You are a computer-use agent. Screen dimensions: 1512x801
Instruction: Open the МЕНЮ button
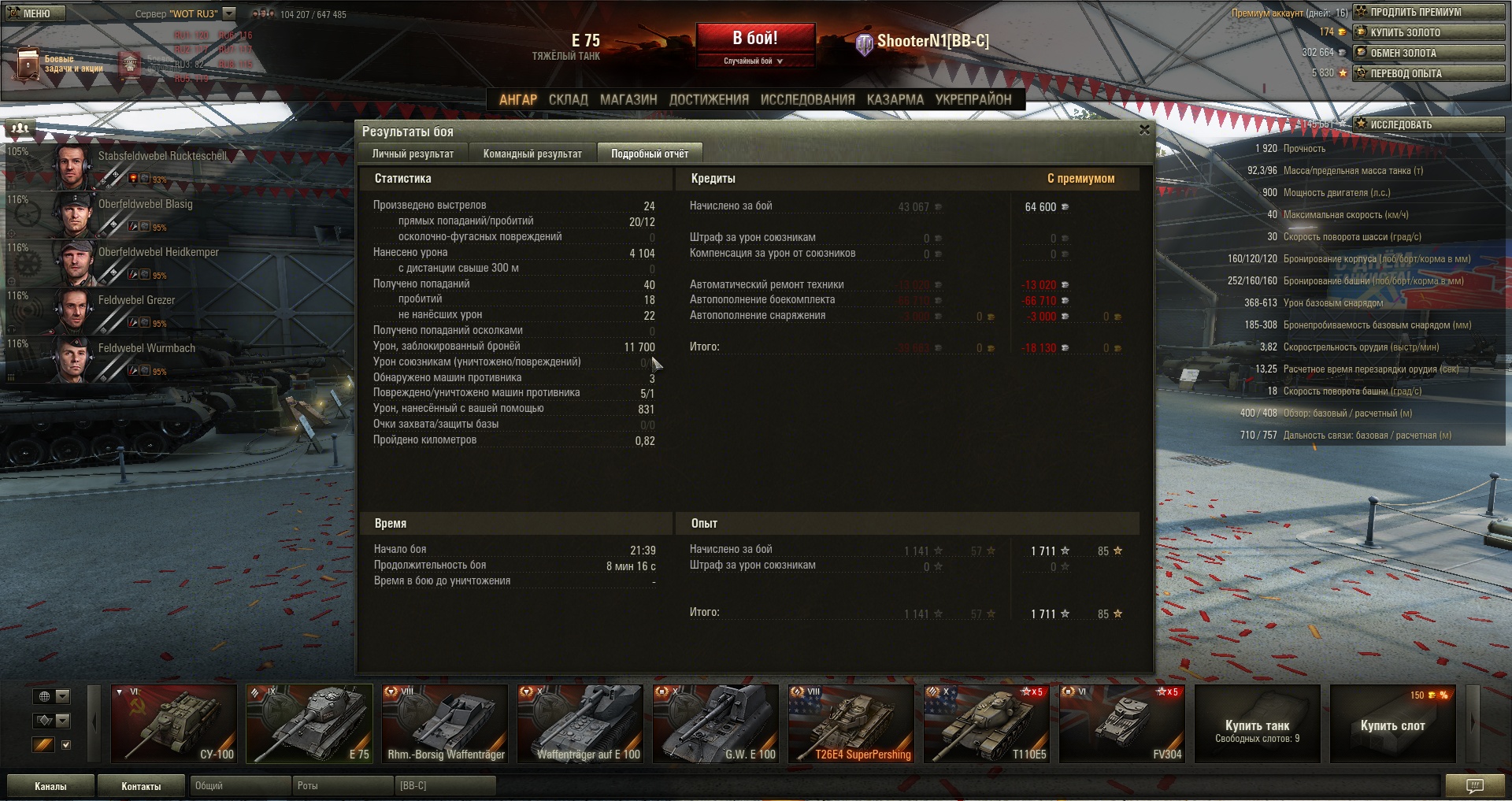(35, 13)
